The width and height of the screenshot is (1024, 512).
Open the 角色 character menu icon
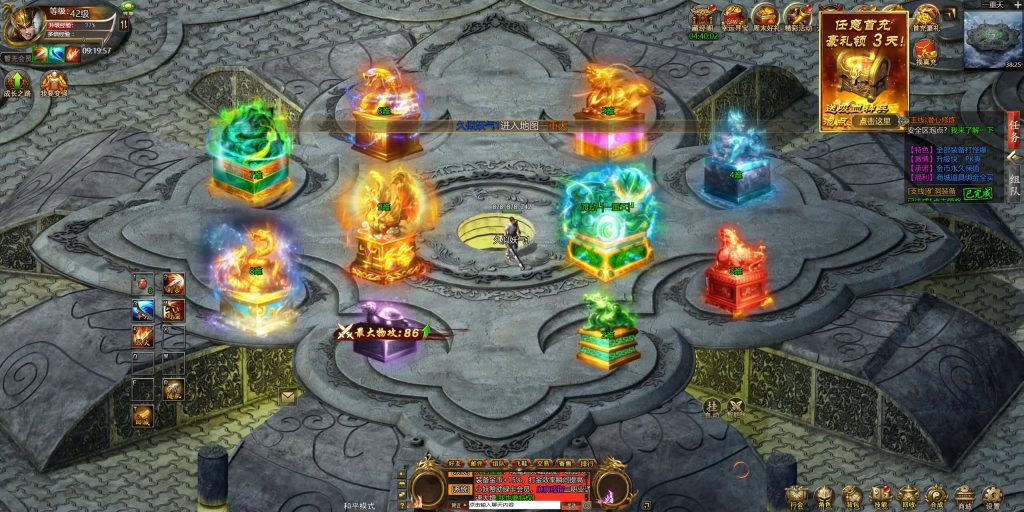pos(824,496)
